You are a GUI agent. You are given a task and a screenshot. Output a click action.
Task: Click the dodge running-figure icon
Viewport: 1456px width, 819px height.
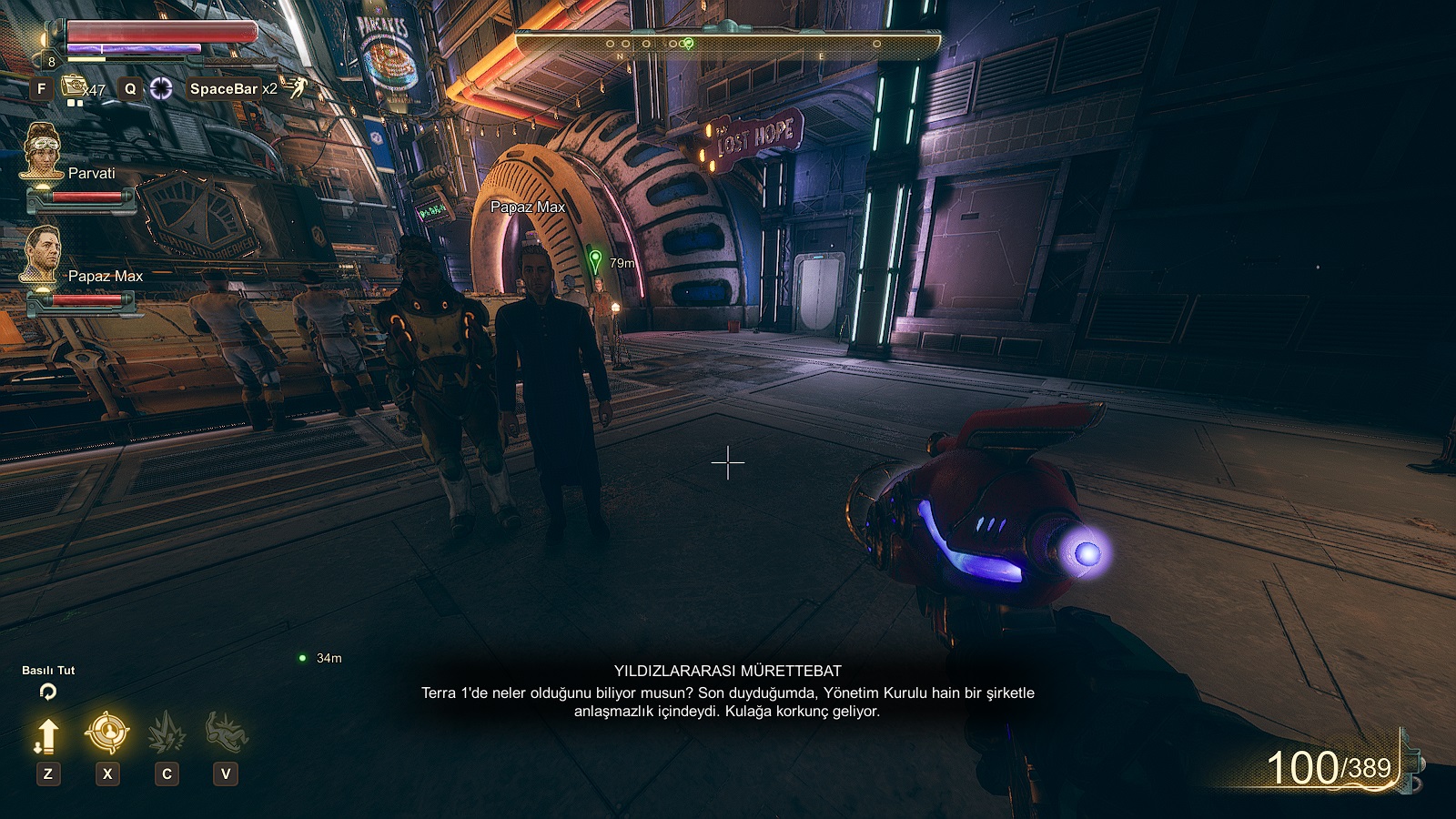298,87
